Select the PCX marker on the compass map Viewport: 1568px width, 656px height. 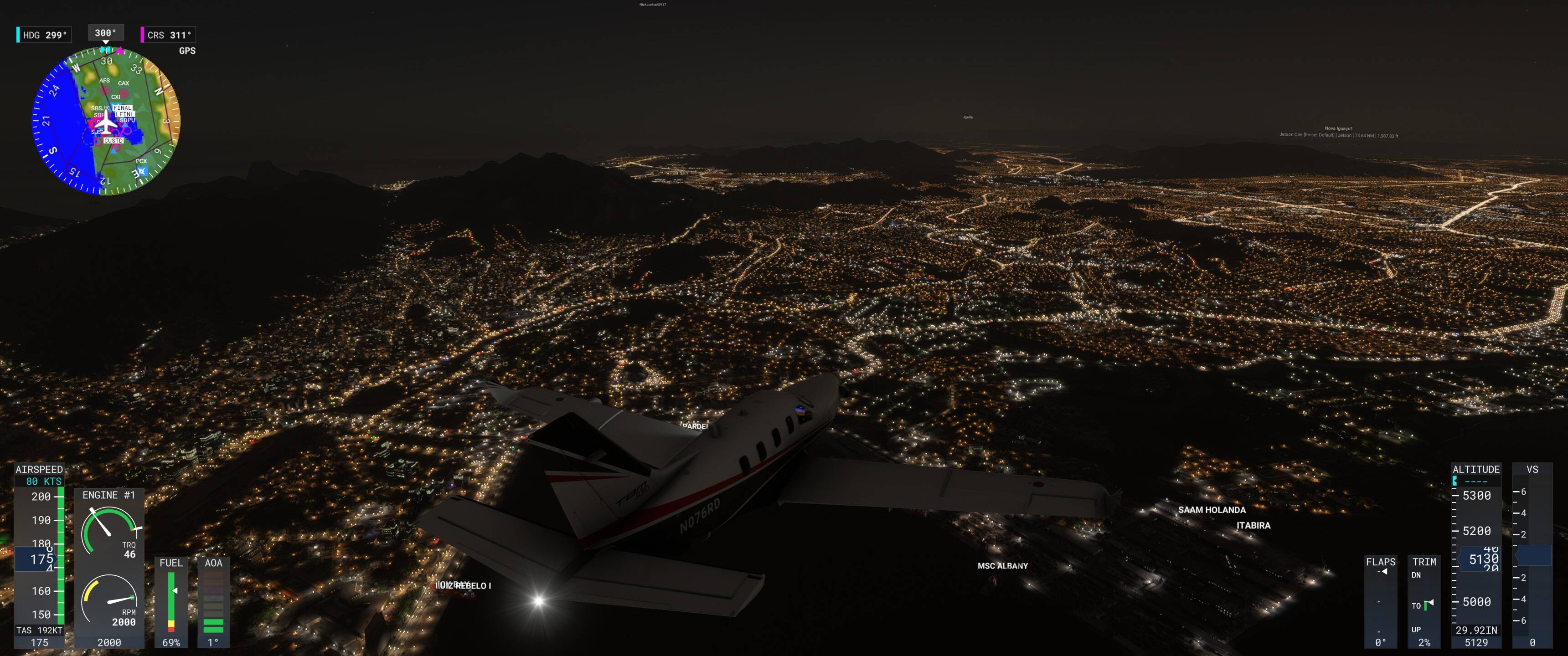coord(141,161)
